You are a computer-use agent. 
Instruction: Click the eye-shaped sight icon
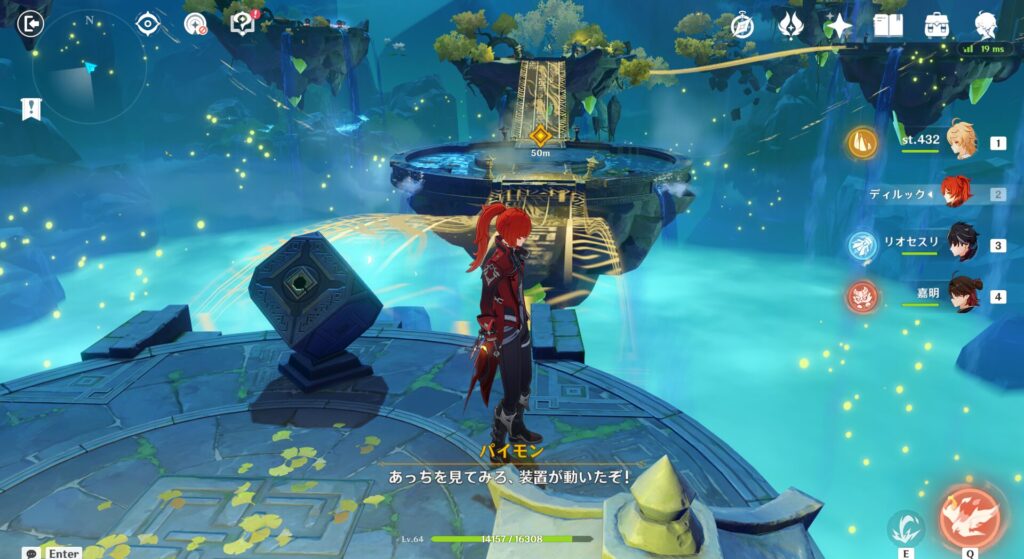[148, 23]
